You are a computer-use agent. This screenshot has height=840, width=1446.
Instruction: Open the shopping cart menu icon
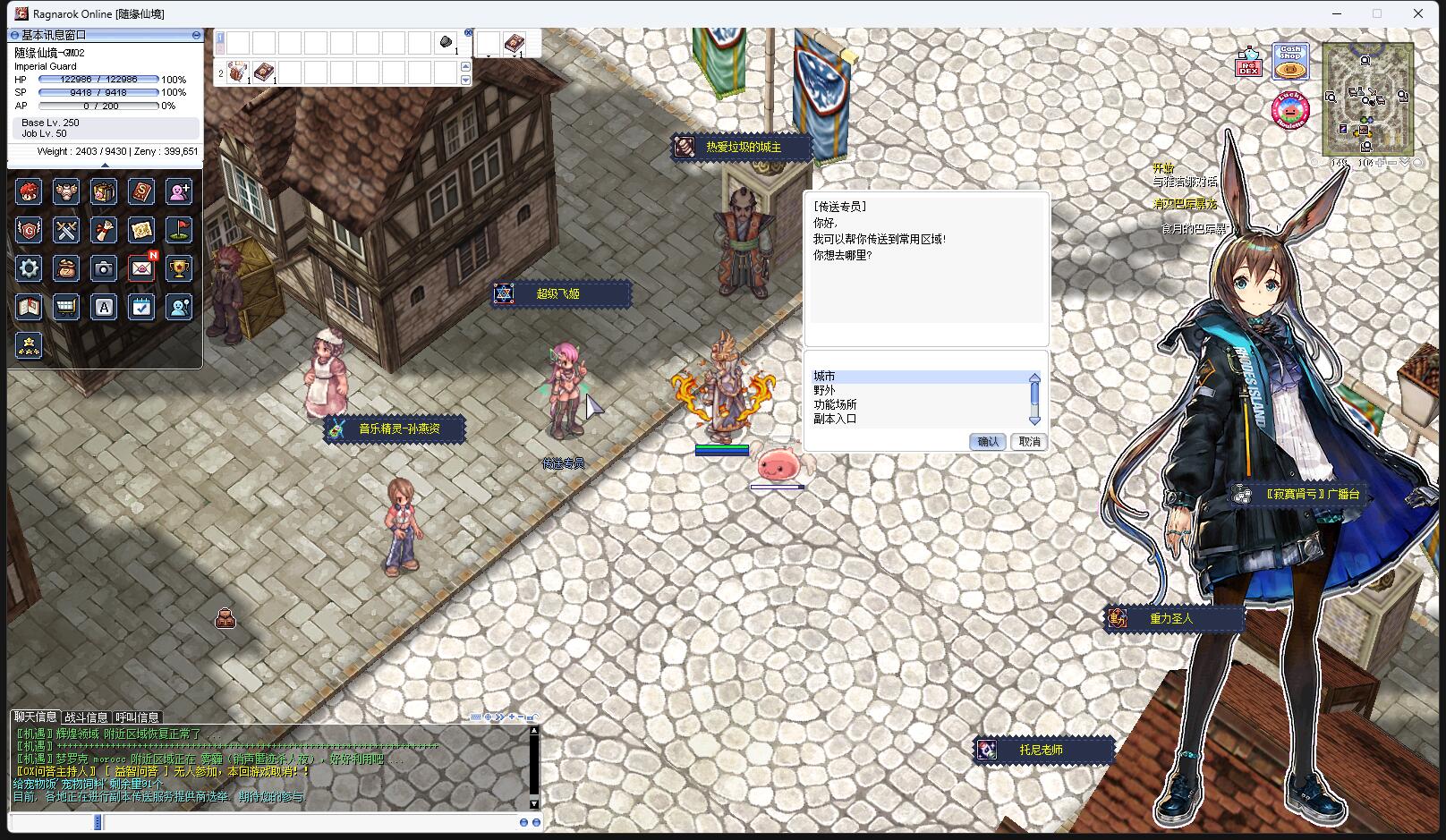coord(66,307)
